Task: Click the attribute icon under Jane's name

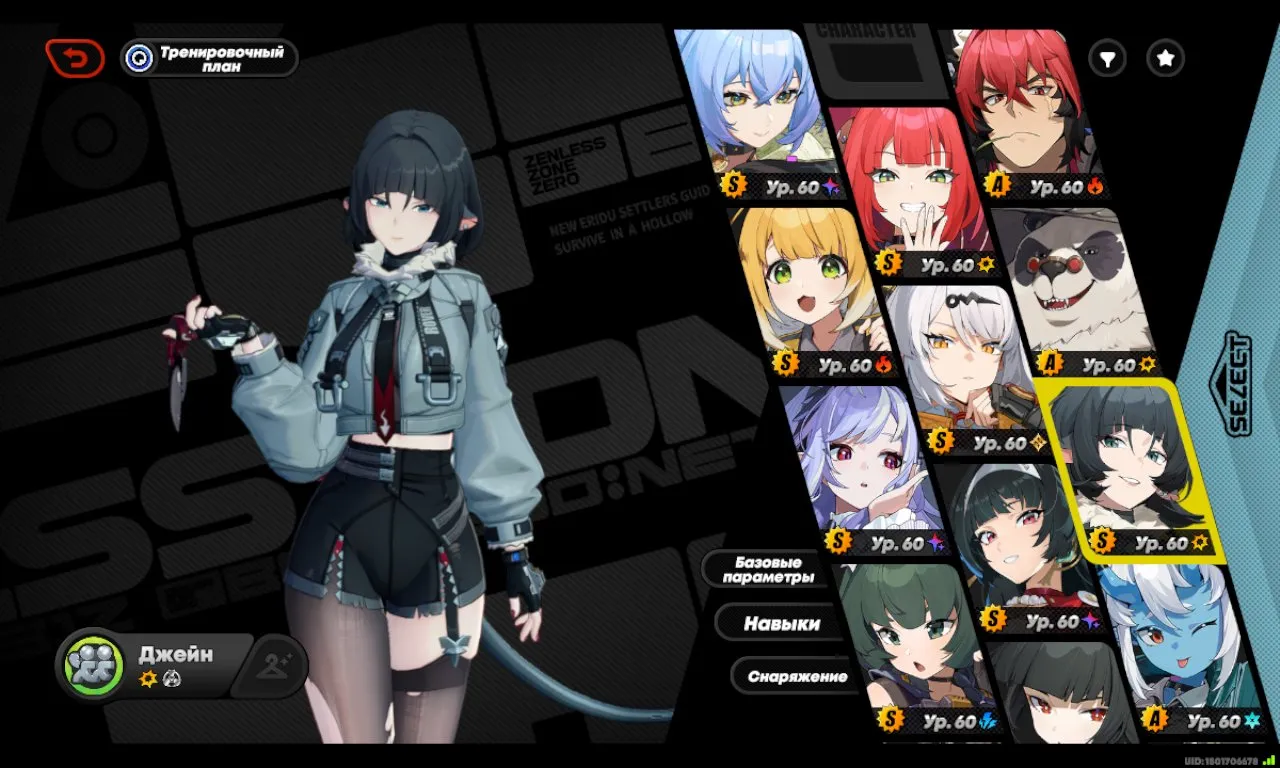Action: 146,678
